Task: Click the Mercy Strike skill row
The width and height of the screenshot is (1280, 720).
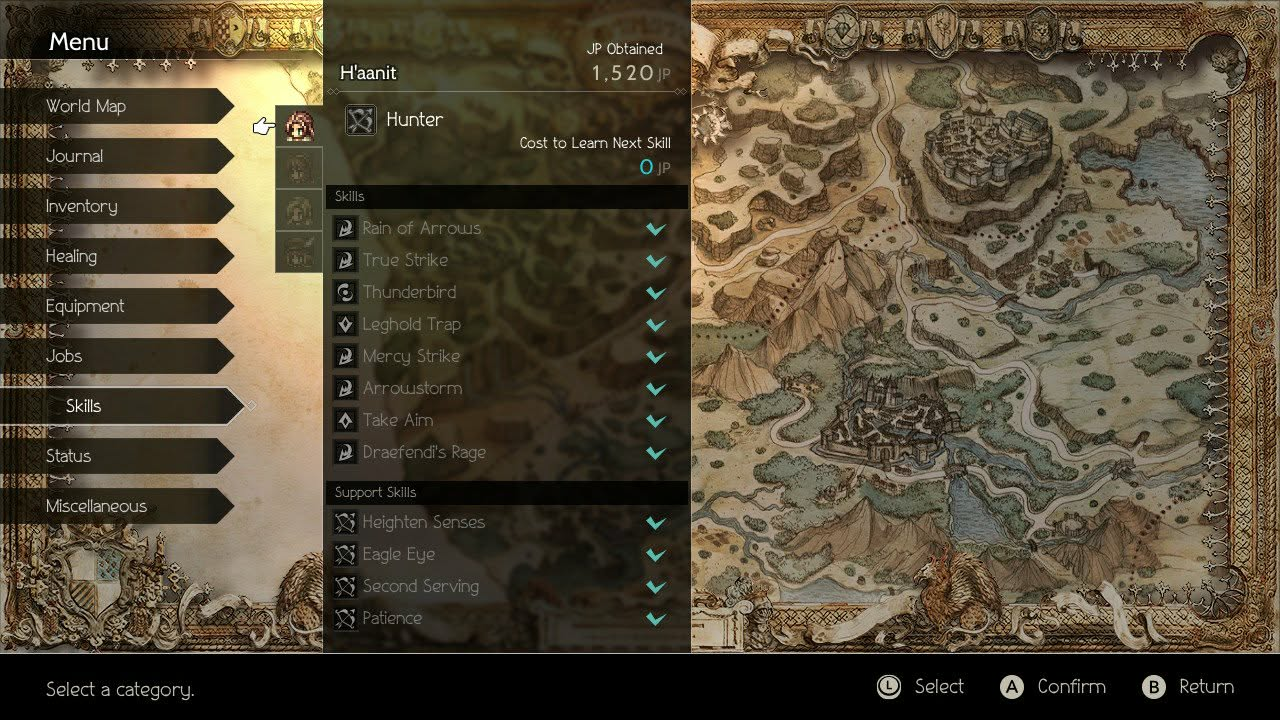Action: click(411, 356)
